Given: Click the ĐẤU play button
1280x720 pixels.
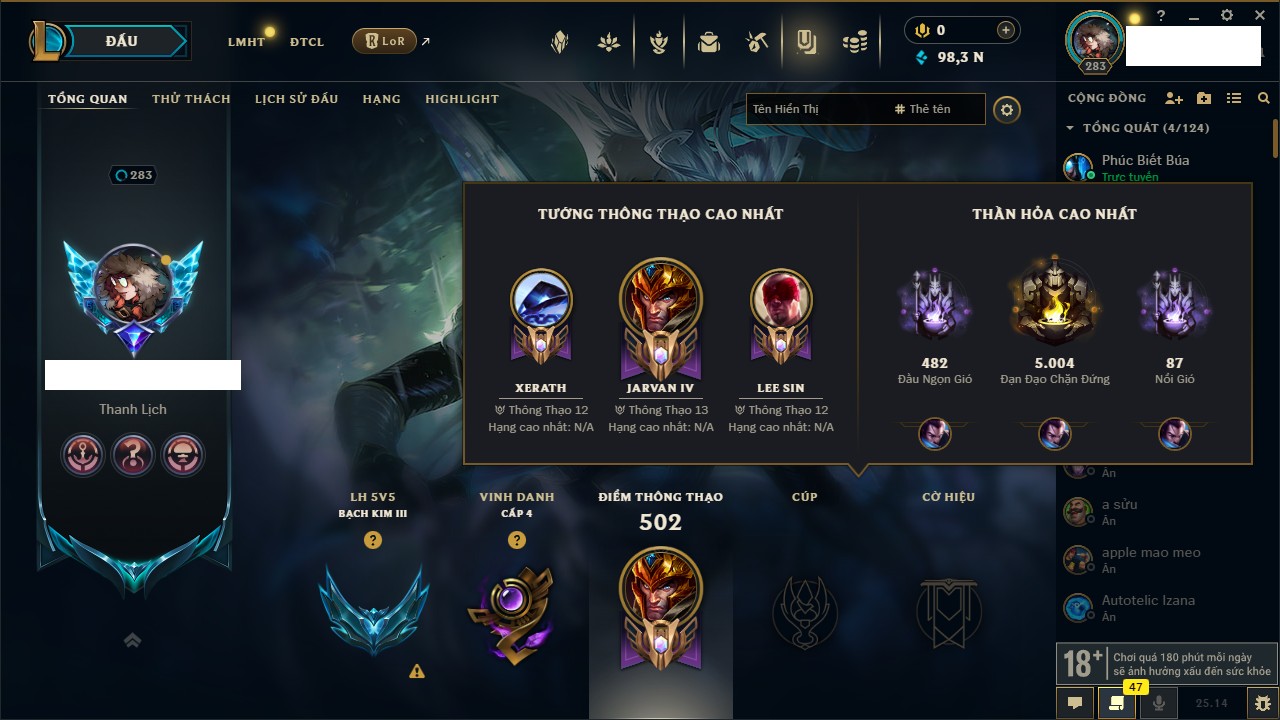Looking at the screenshot, I should [120, 41].
